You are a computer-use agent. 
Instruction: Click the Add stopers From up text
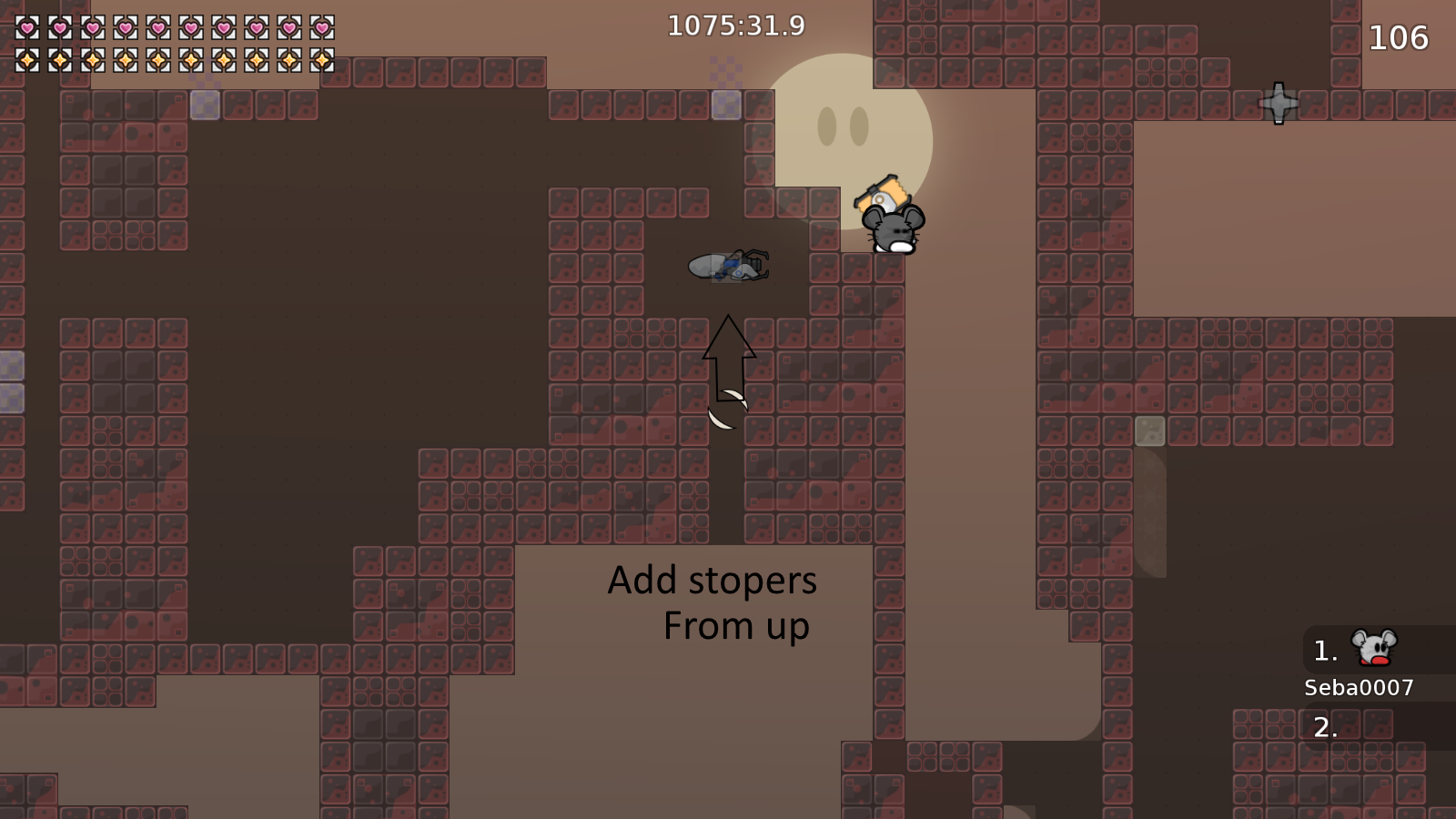pos(712,602)
